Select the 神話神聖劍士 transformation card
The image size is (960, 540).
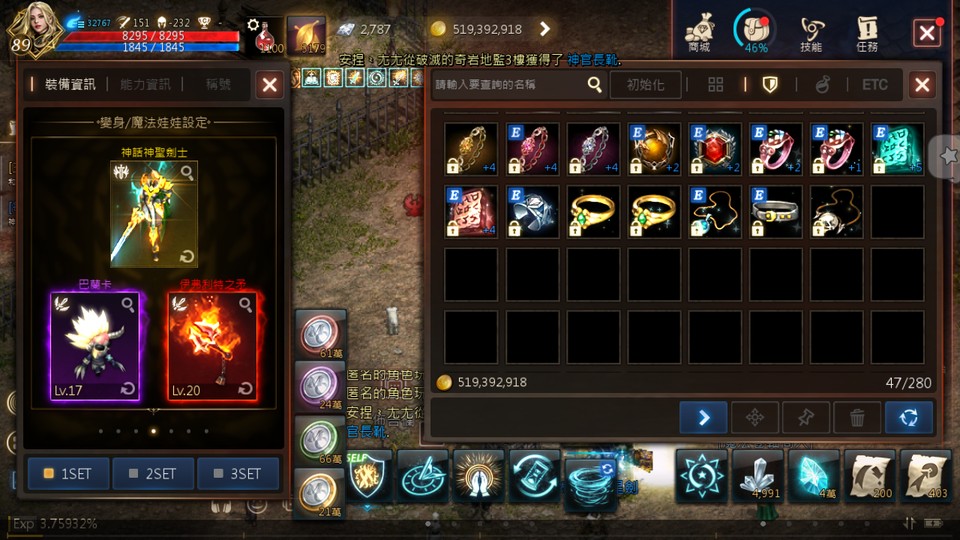click(153, 214)
